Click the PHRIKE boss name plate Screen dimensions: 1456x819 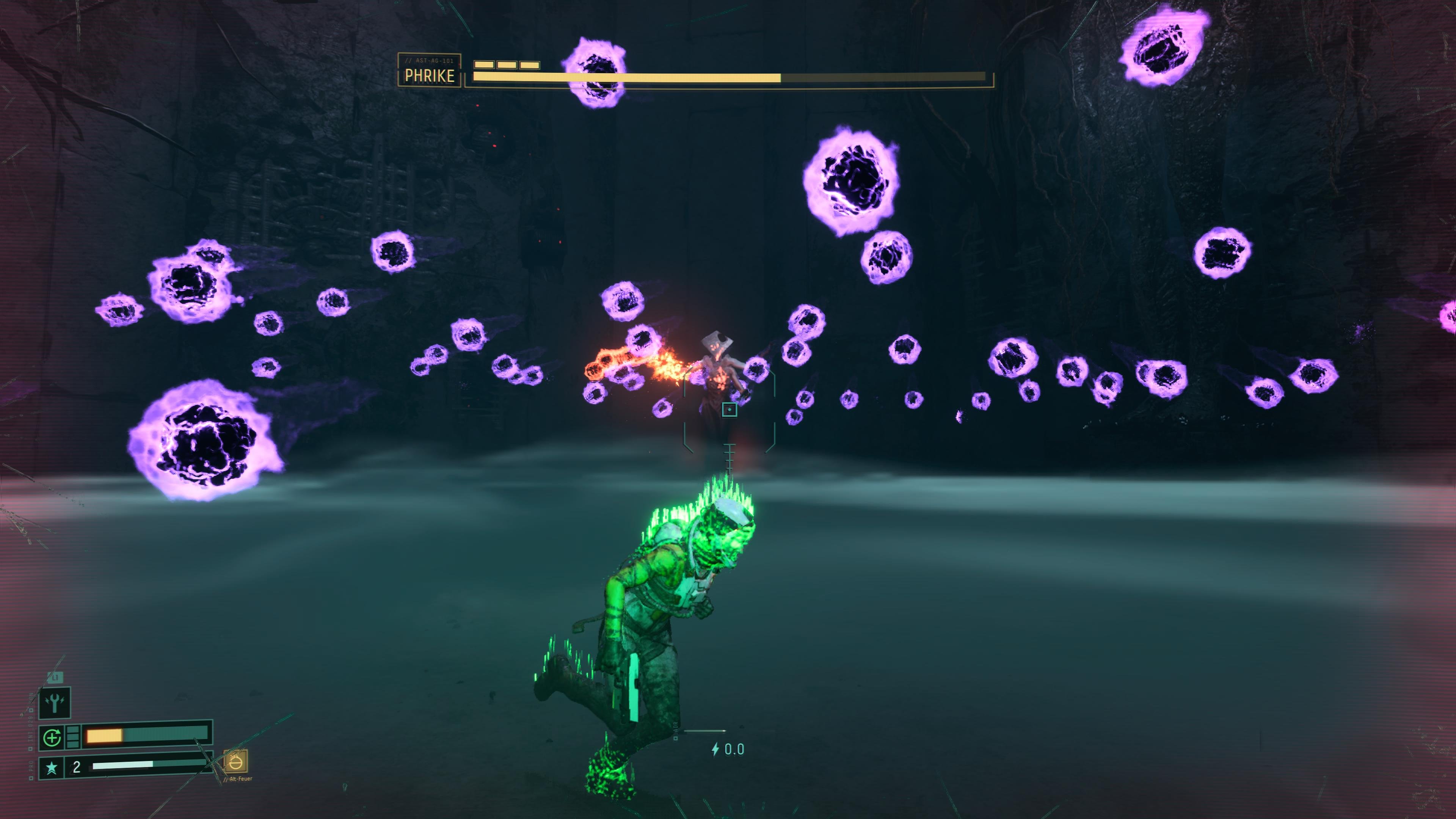click(x=430, y=71)
